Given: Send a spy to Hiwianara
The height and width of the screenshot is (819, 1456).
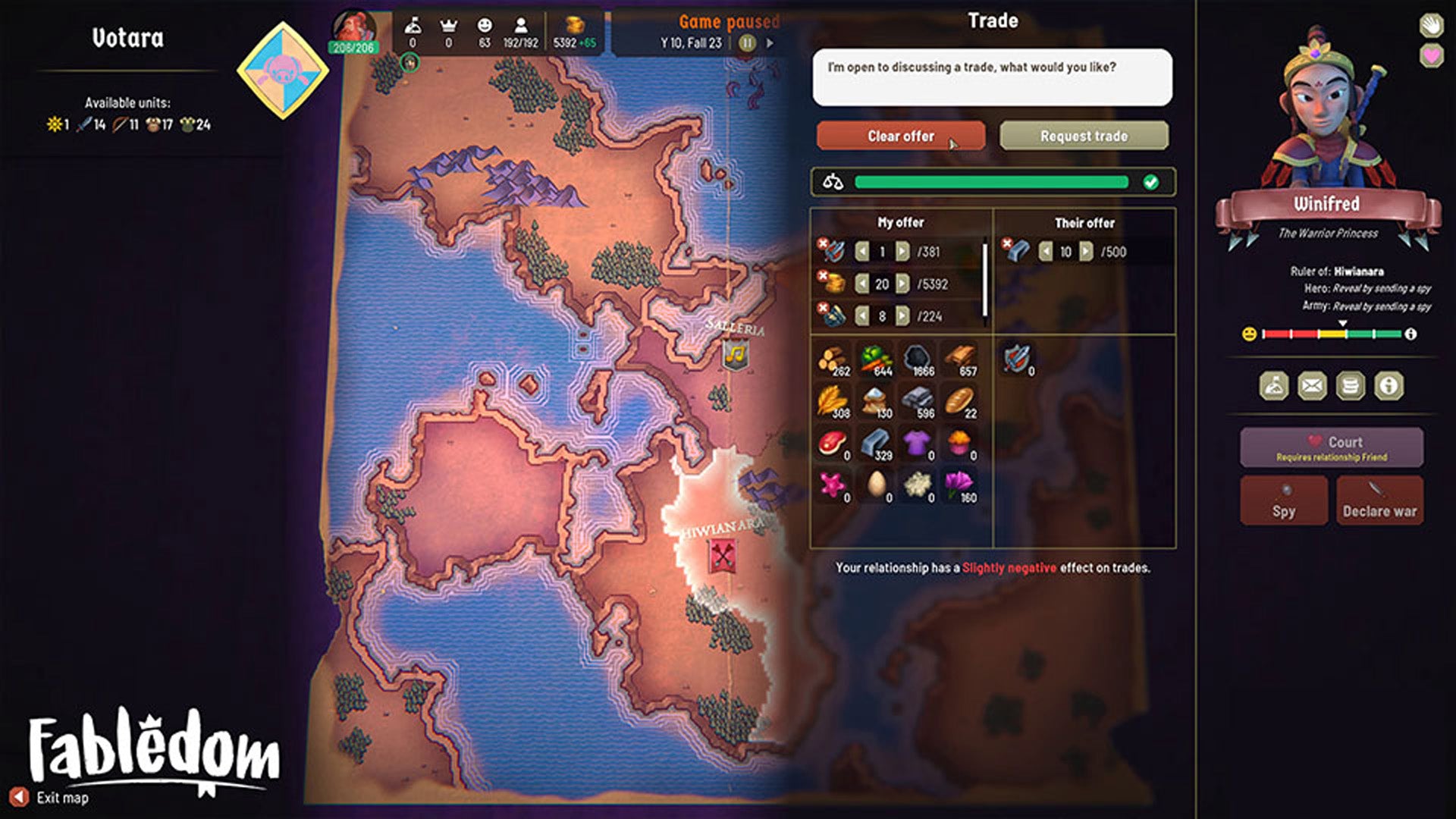Looking at the screenshot, I should pos(1283,500).
